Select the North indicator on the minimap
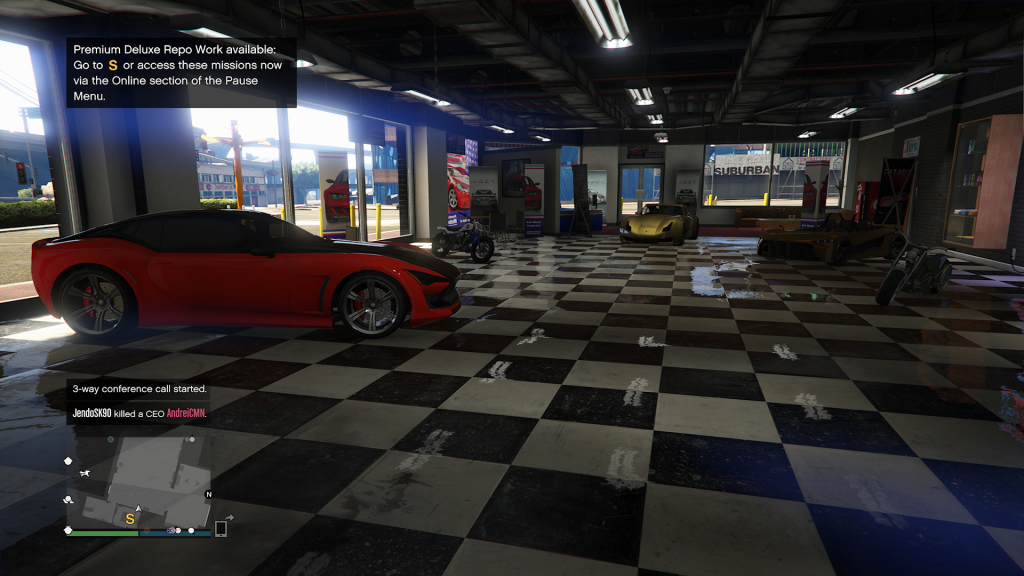 click(208, 495)
